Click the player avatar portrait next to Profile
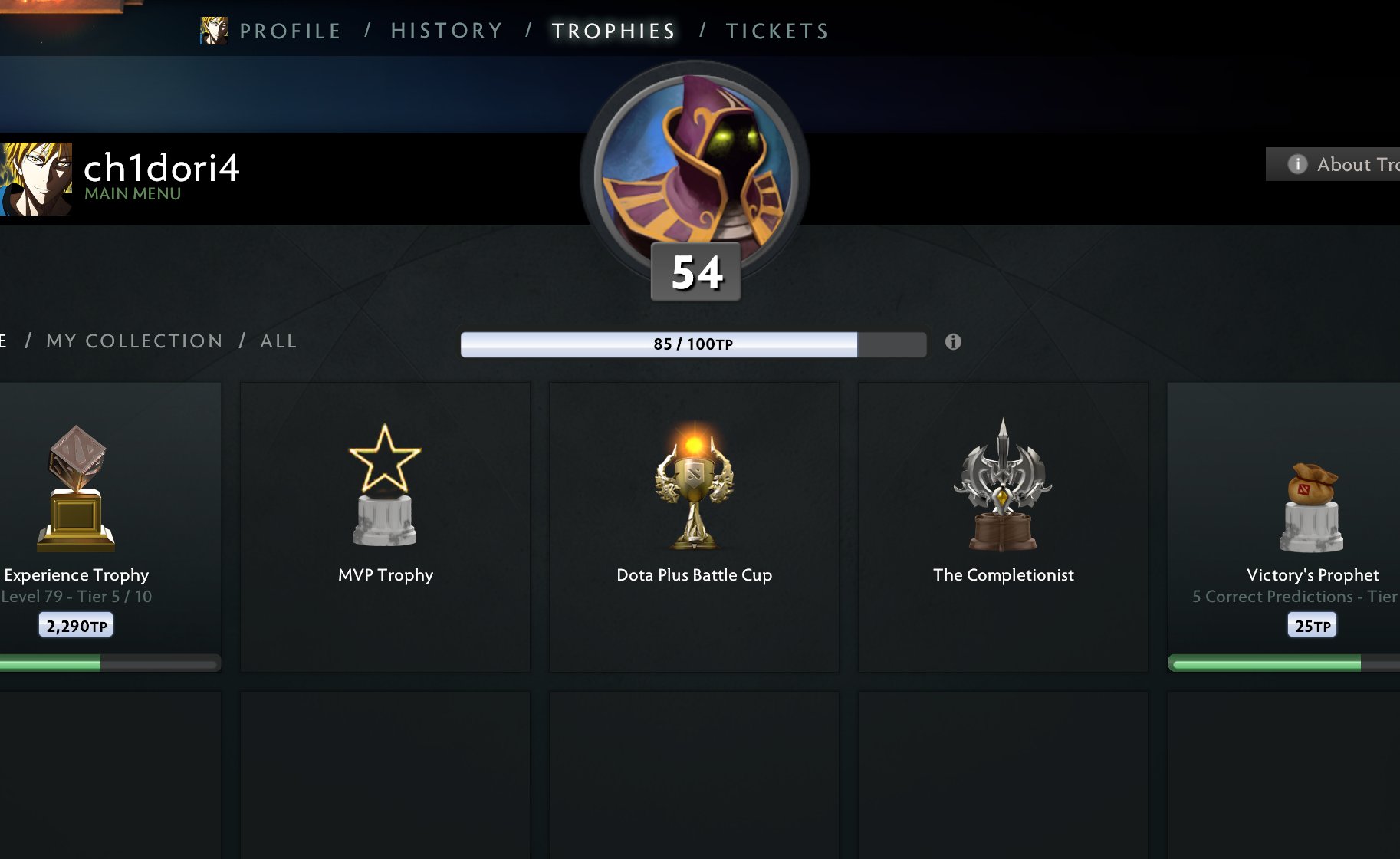 pos(212,31)
